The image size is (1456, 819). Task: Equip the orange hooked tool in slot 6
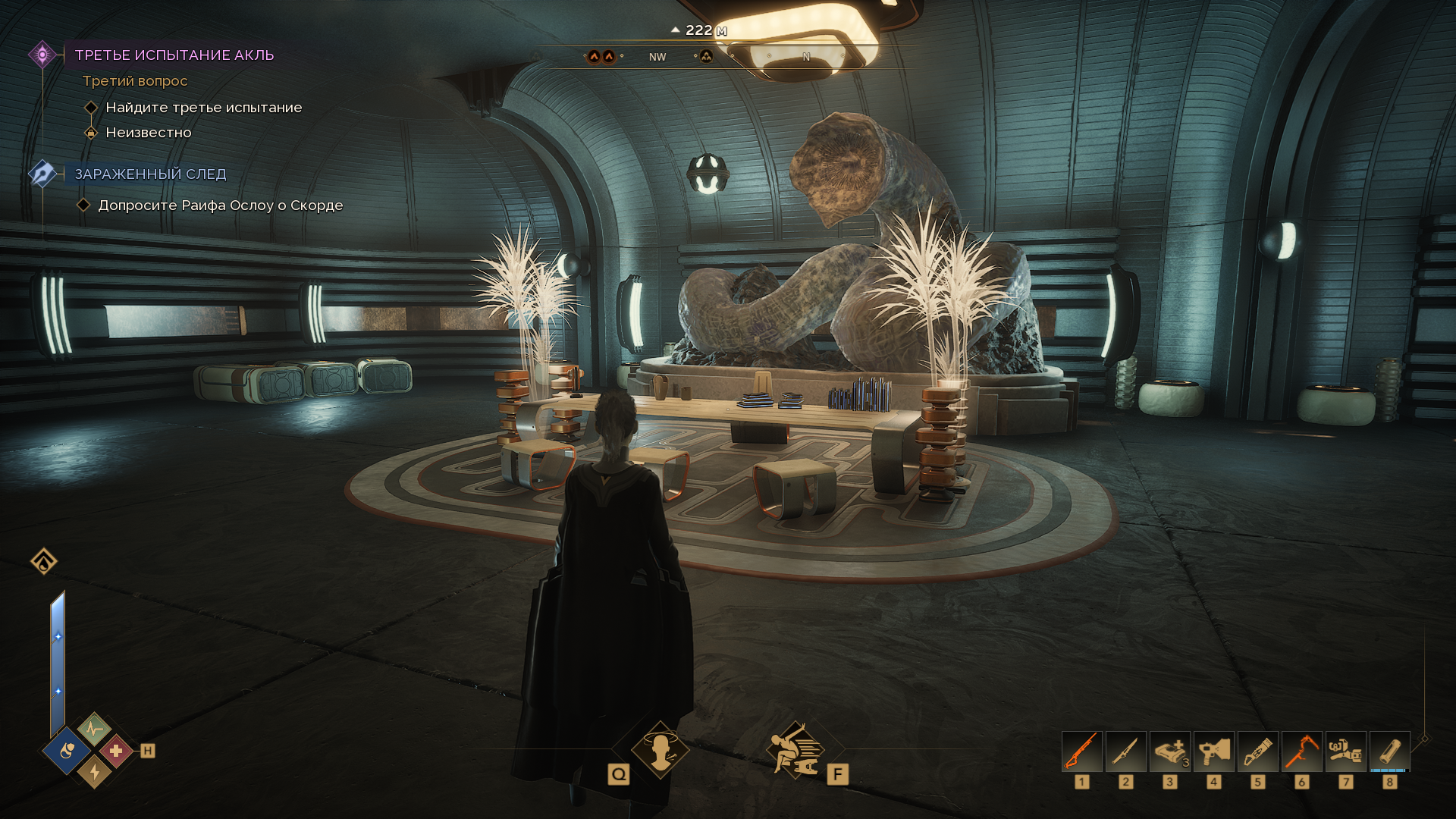(x=1301, y=751)
